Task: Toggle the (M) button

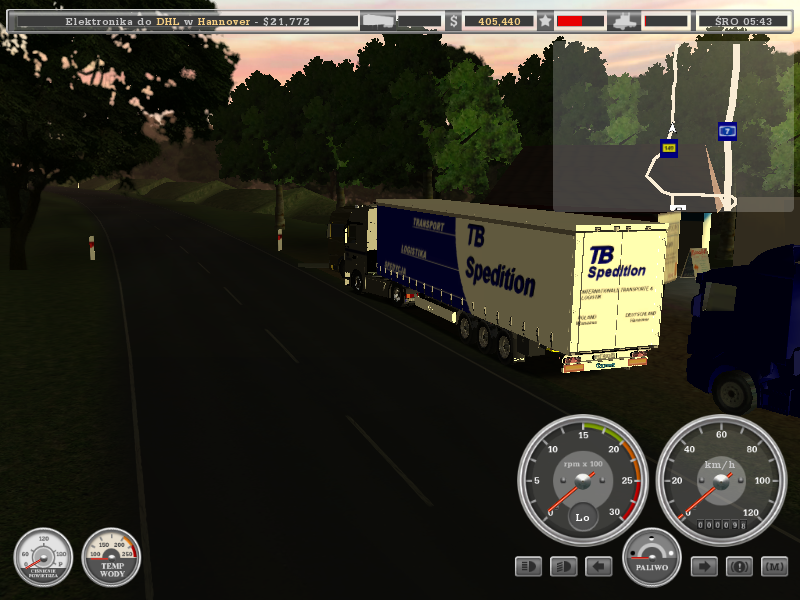Action: tap(774, 567)
